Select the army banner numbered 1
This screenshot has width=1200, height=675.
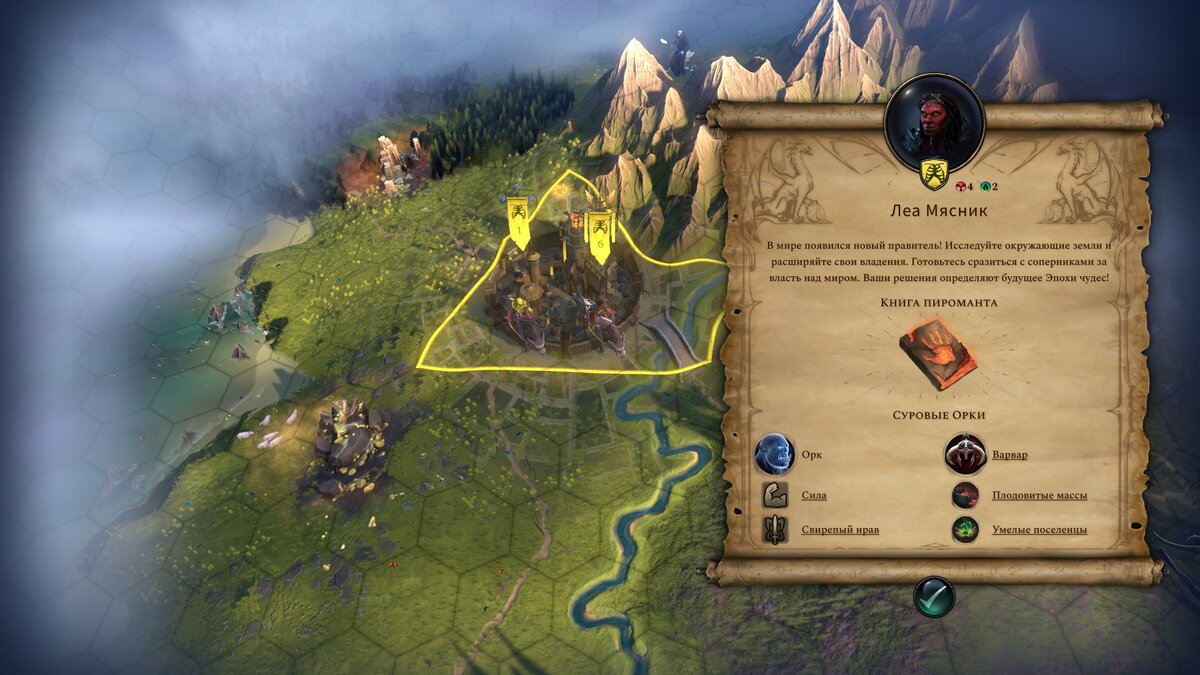point(518,222)
